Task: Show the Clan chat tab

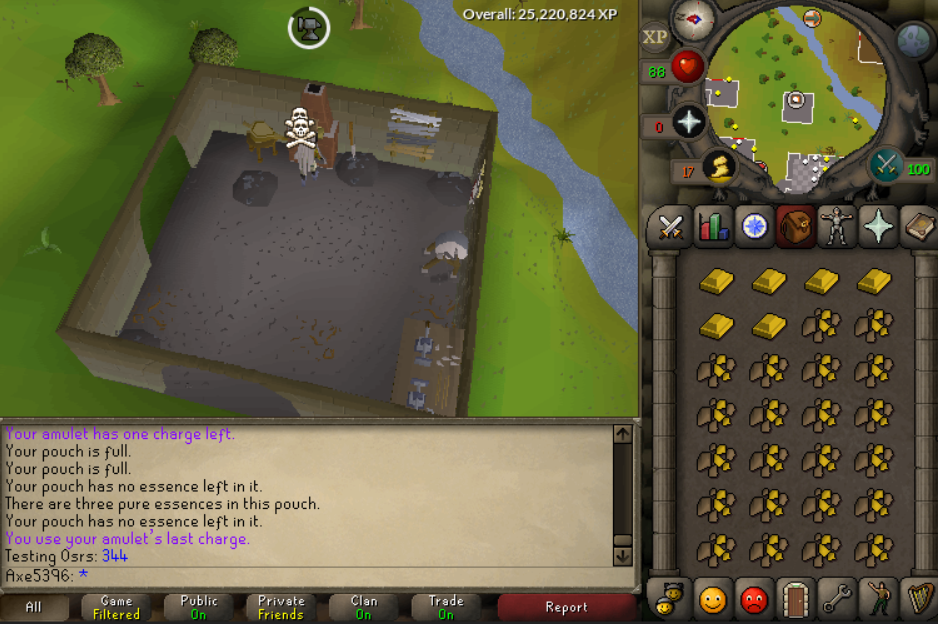Action: click(x=364, y=607)
